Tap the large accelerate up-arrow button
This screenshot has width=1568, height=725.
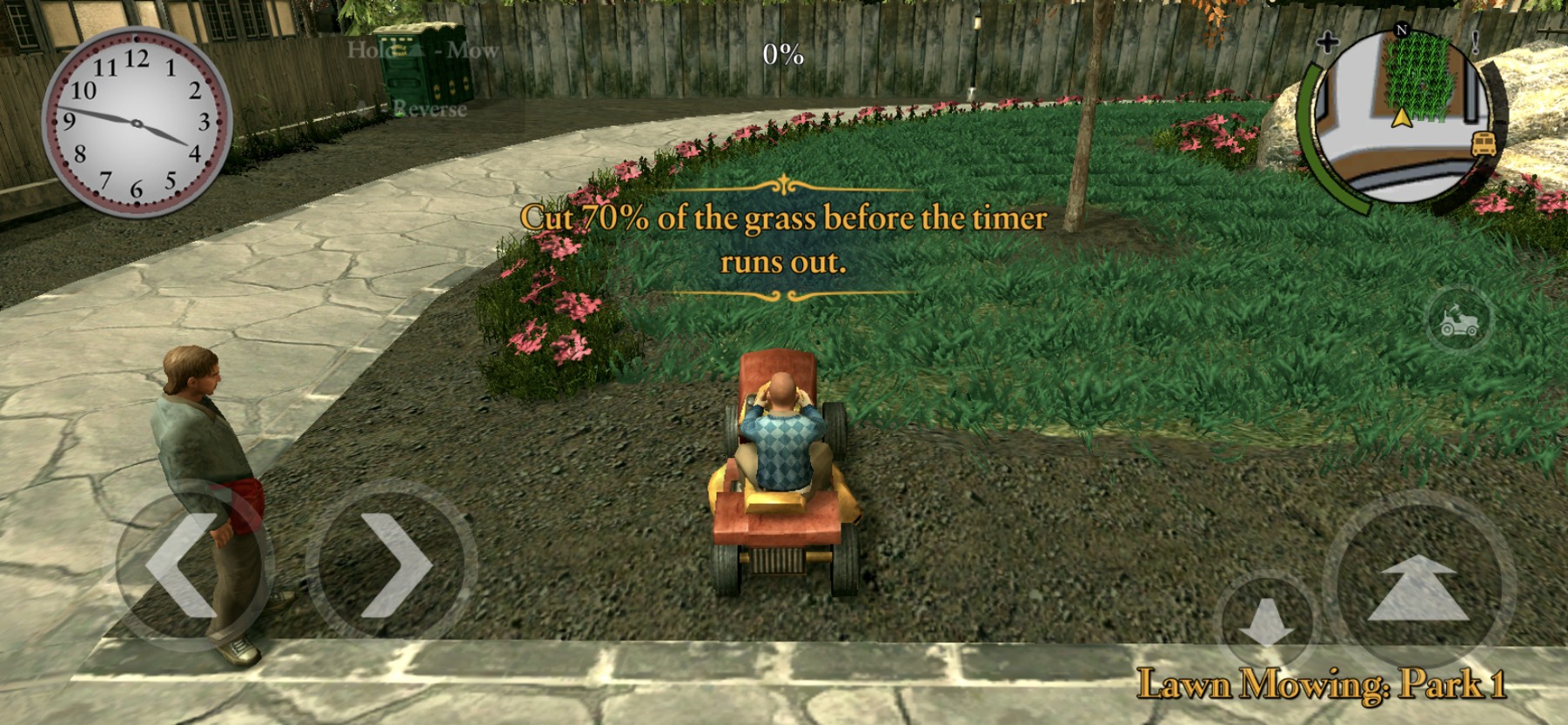coord(1418,586)
